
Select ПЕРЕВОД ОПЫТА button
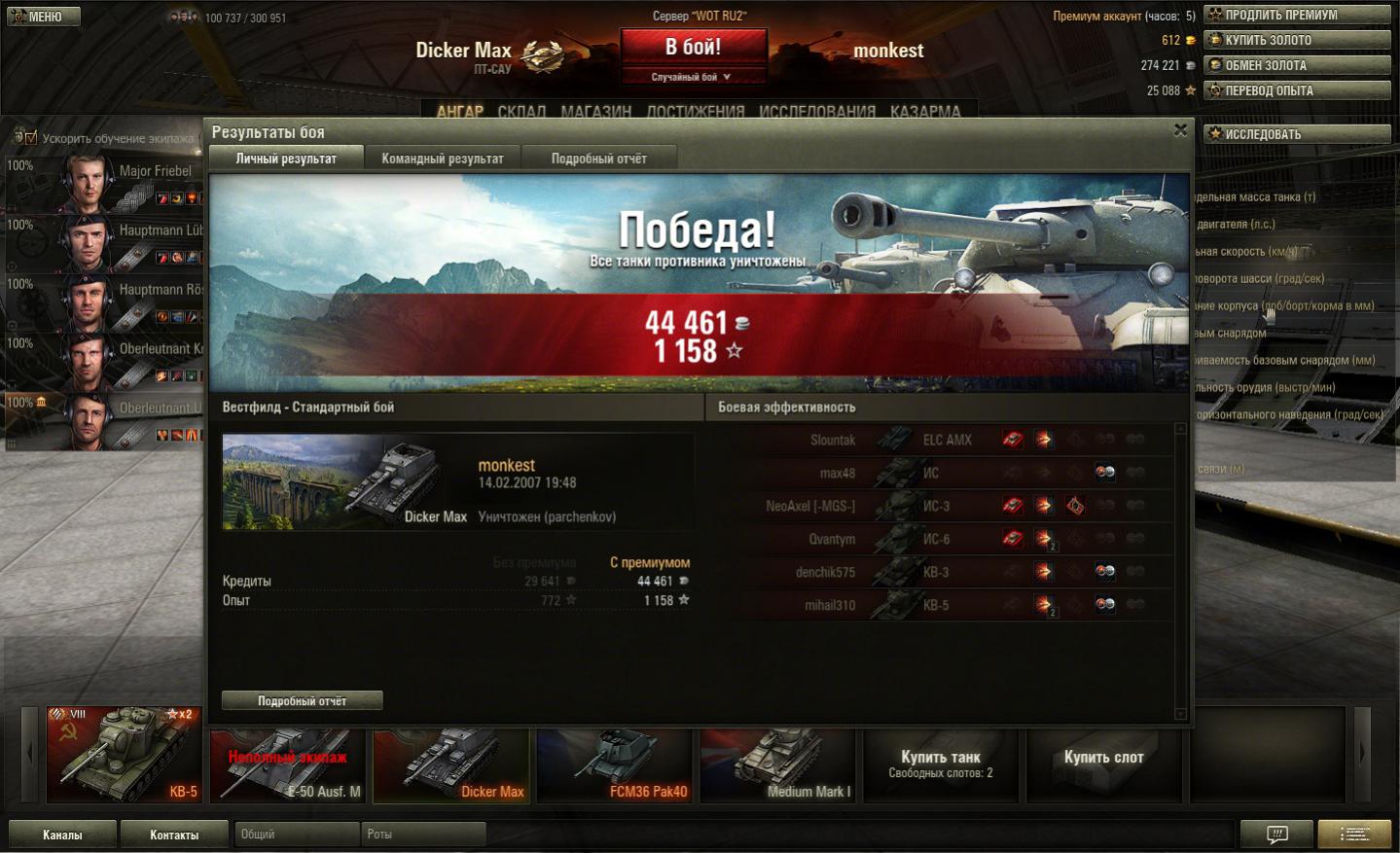[1296, 90]
